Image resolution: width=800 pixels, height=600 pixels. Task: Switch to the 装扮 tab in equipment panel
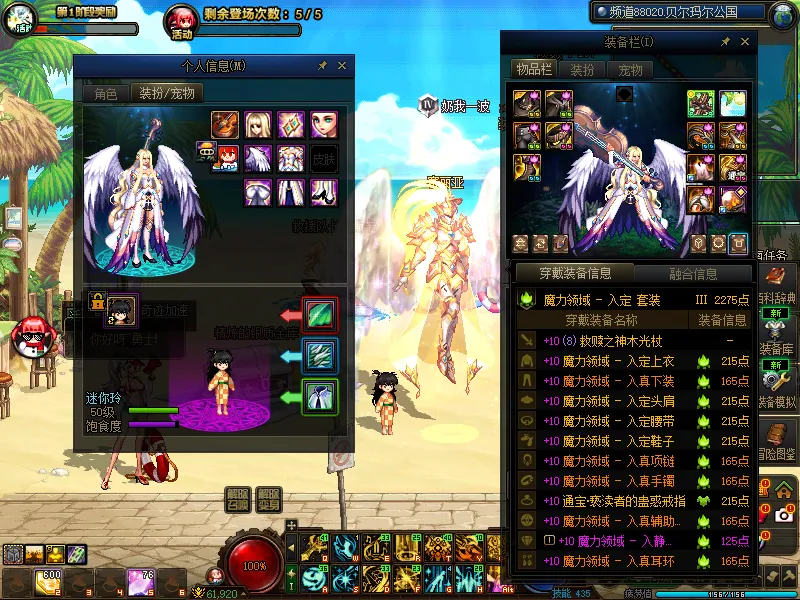pyautogui.click(x=582, y=70)
